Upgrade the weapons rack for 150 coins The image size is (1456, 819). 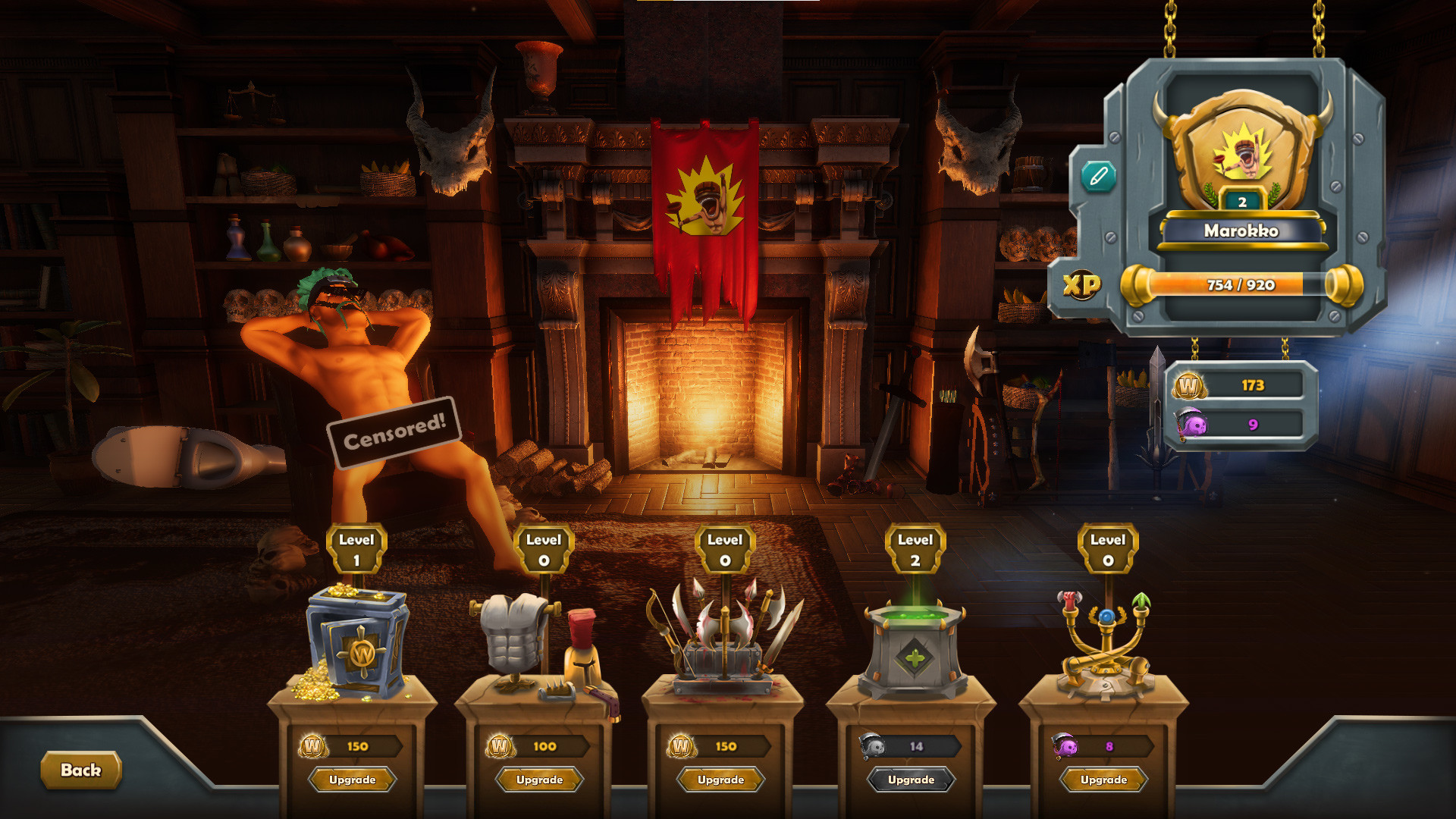tap(721, 780)
